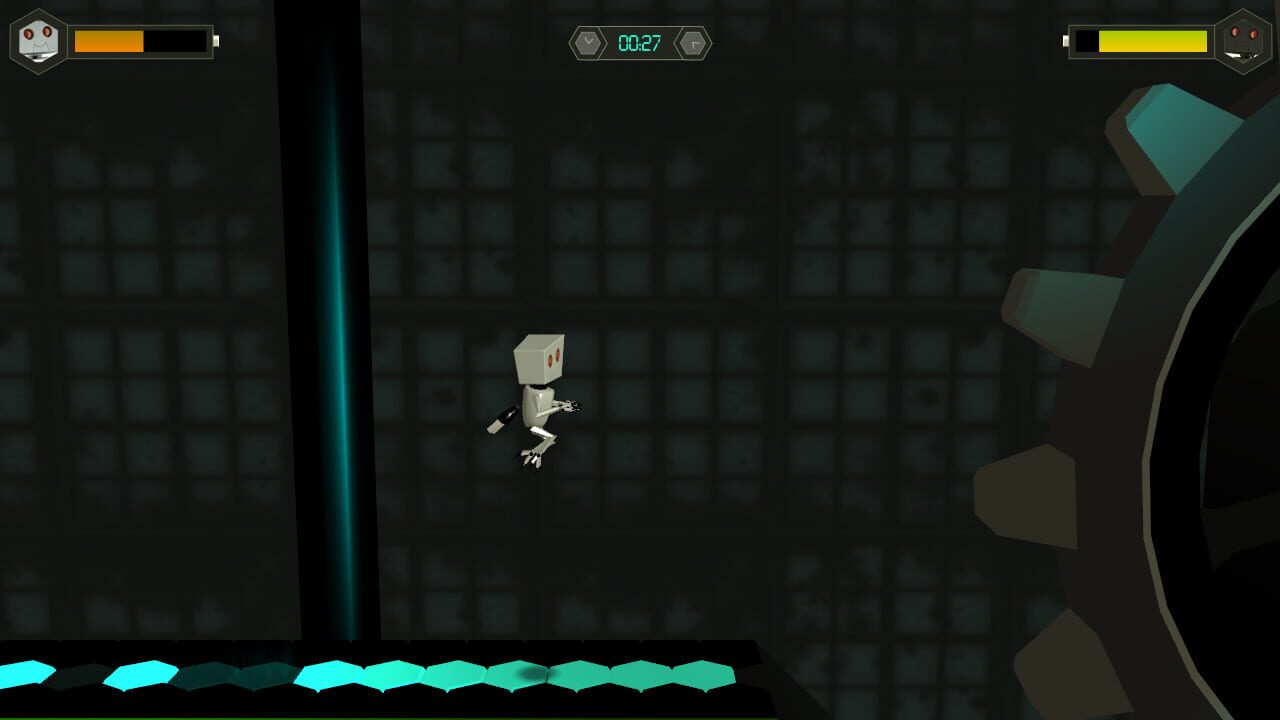Expand the left player HUD frame

tap(115, 40)
